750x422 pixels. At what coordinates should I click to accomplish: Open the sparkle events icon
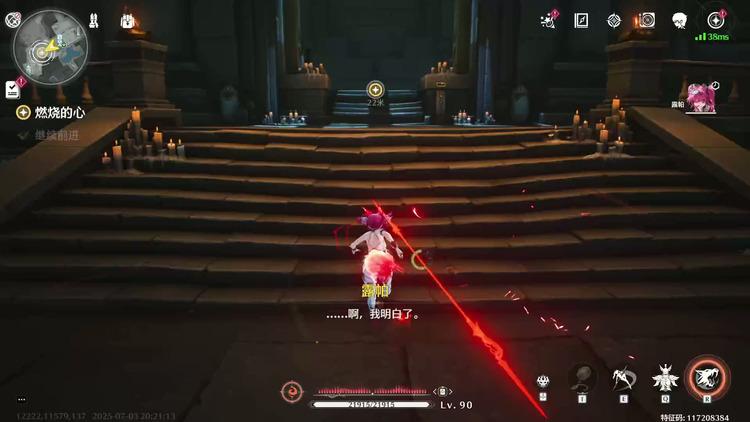coord(547,20)
